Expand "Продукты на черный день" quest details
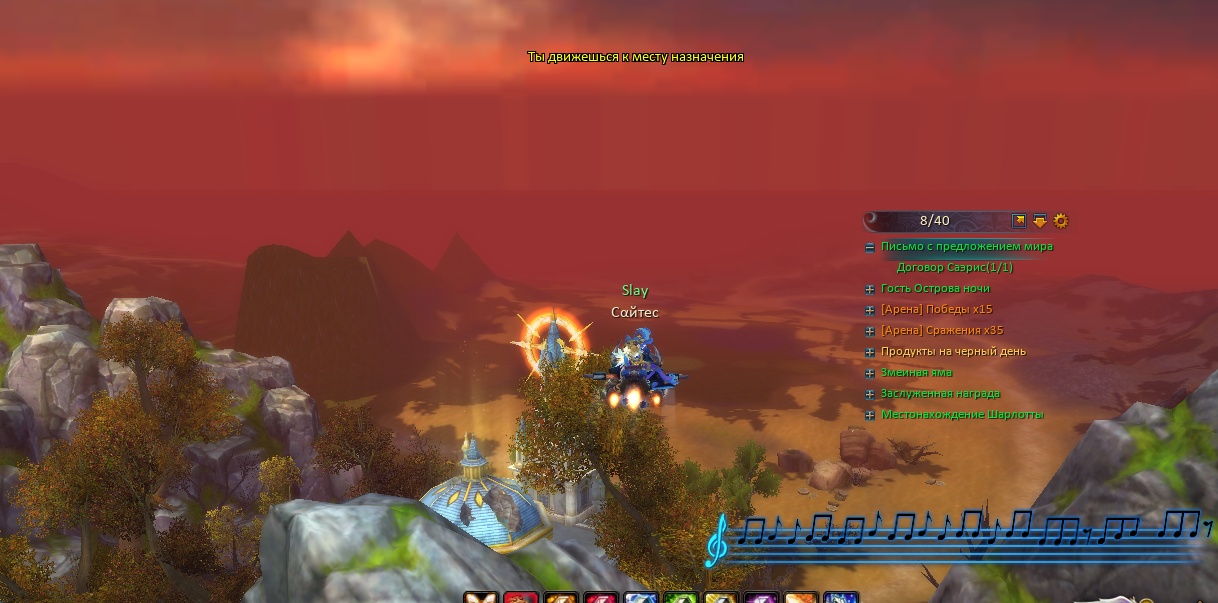Screen dimensions: 1218x603 [x=870, y=352]
